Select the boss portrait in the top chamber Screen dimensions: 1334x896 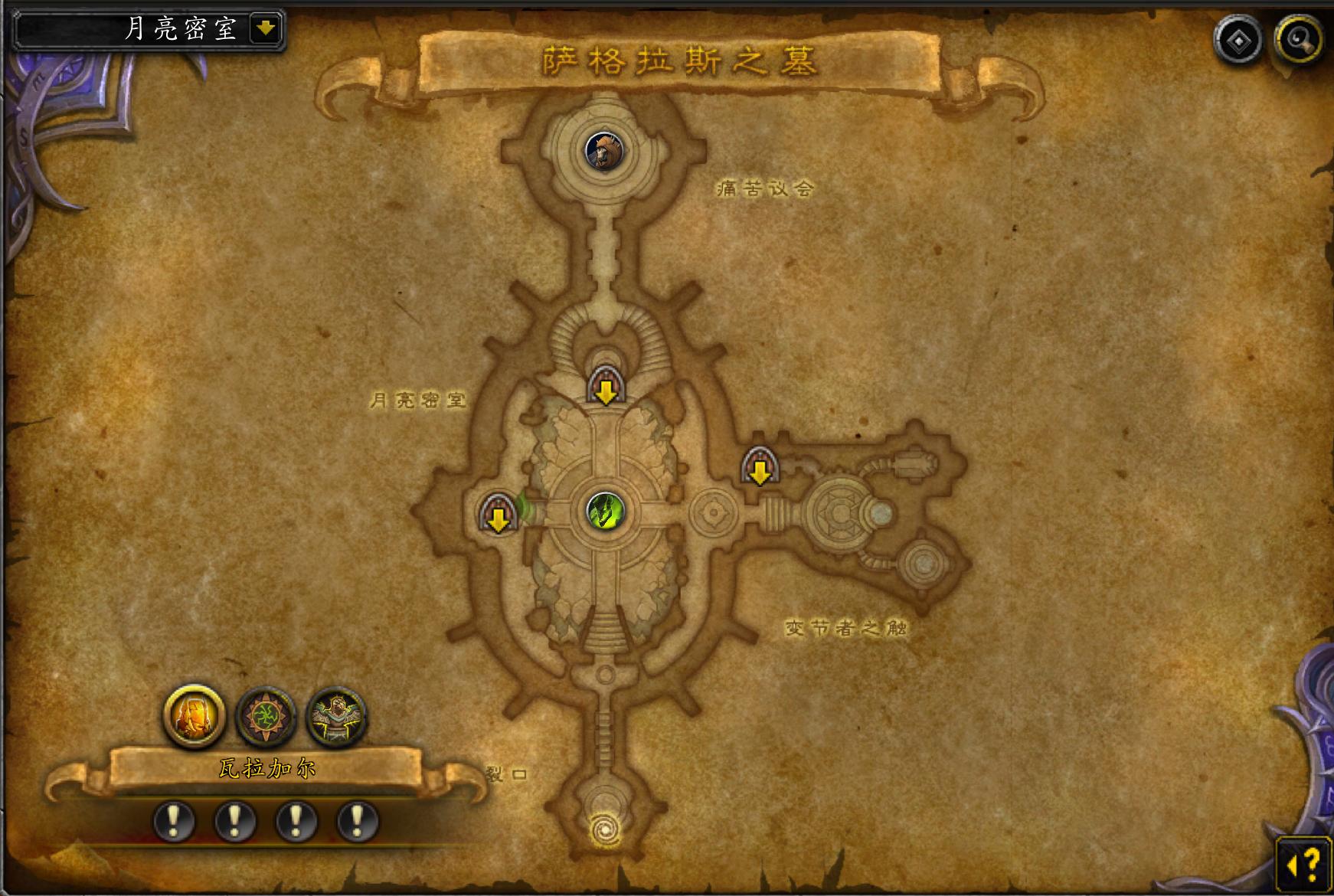(x=604, y=152)
